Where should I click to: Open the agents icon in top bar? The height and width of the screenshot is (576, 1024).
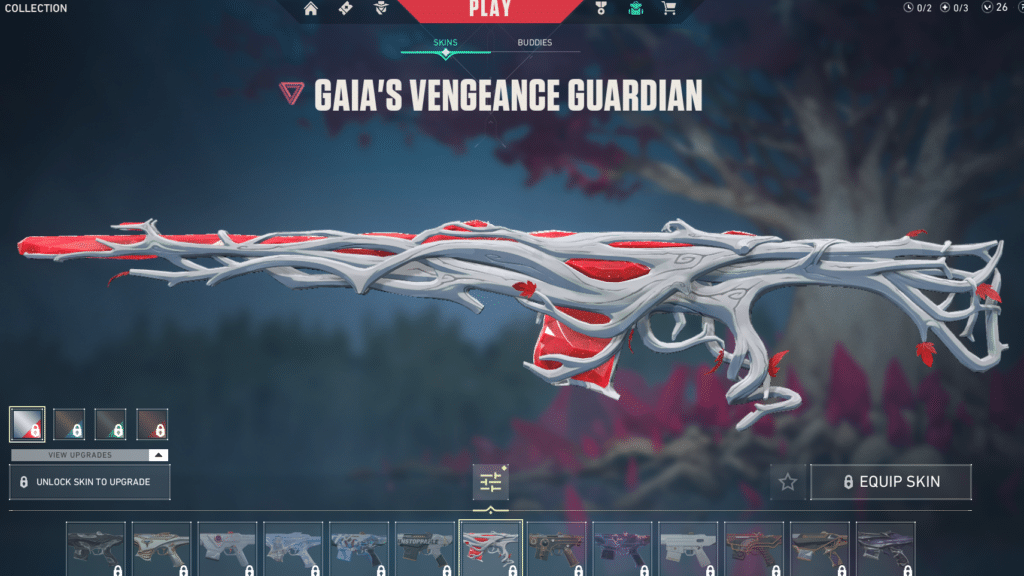(381, 9)
